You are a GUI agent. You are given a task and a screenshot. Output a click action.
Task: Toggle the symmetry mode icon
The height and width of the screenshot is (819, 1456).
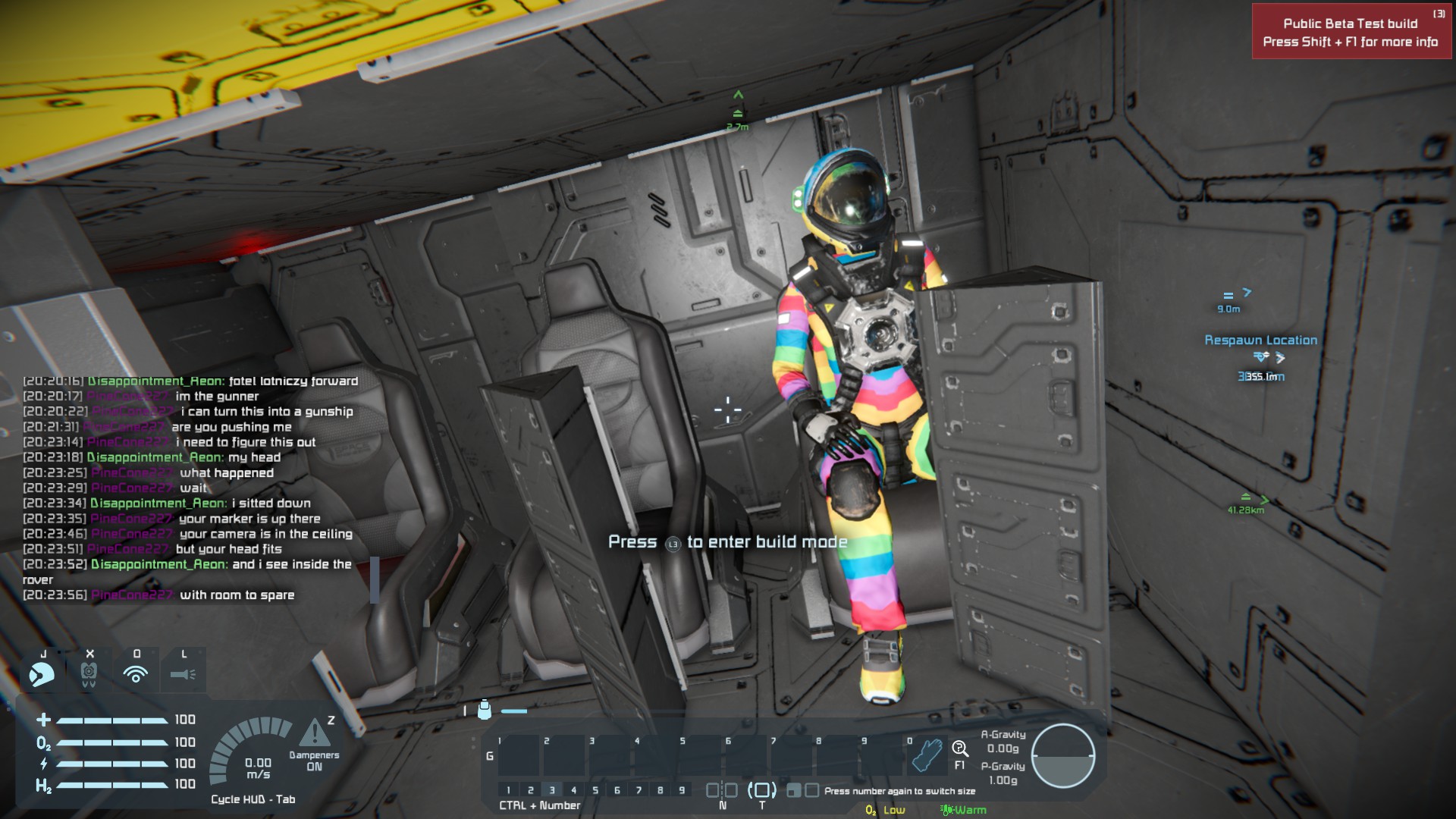tap(721, 790)
